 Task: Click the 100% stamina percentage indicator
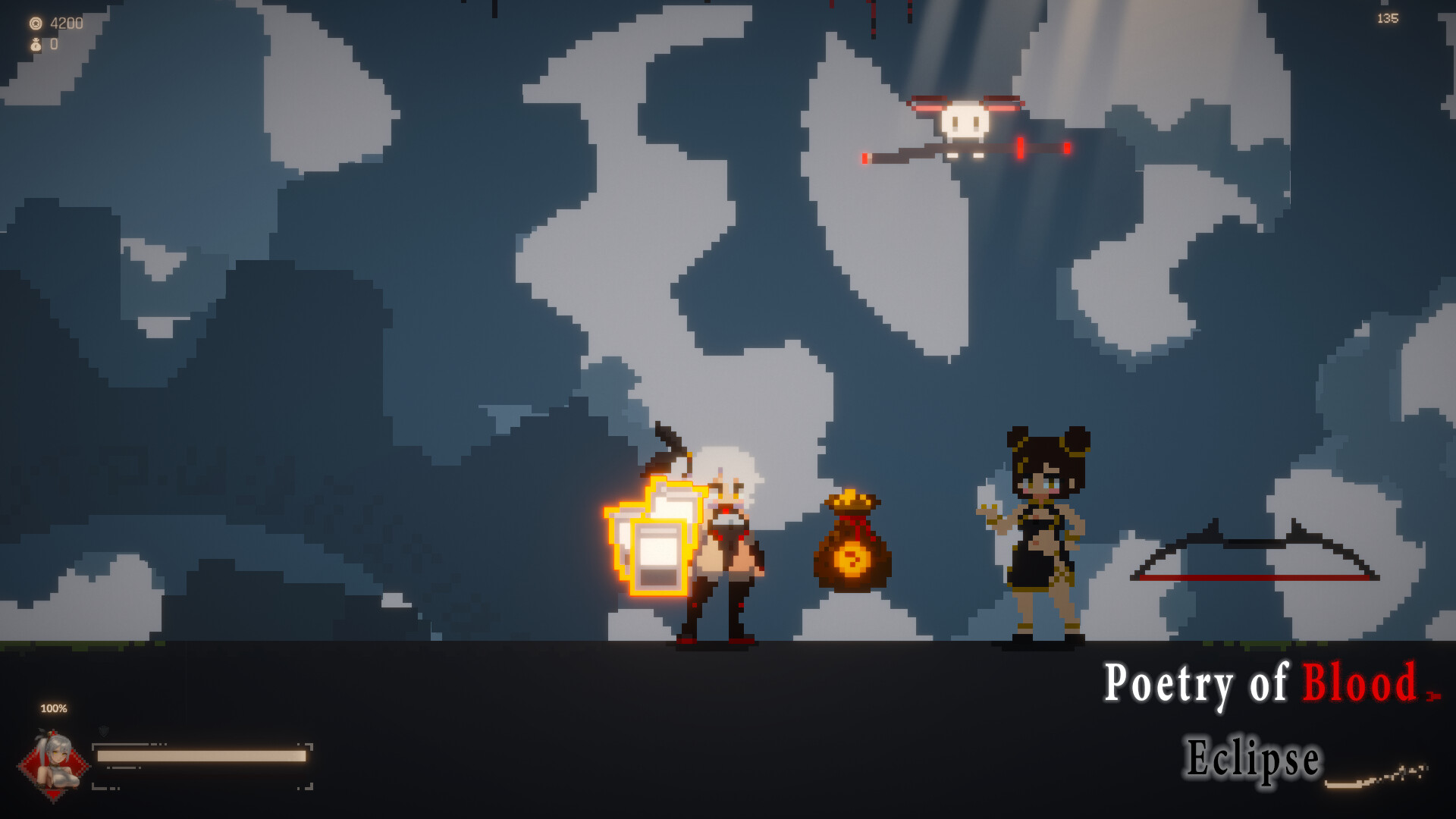[x=53, y=710]
